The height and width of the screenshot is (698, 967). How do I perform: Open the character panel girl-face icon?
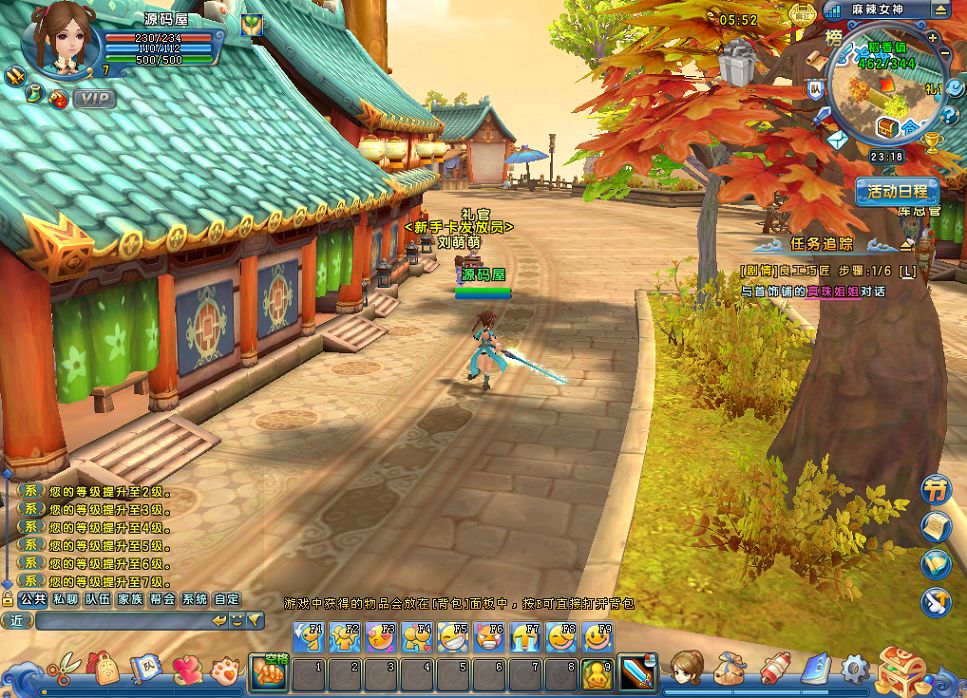pos(686,667)
